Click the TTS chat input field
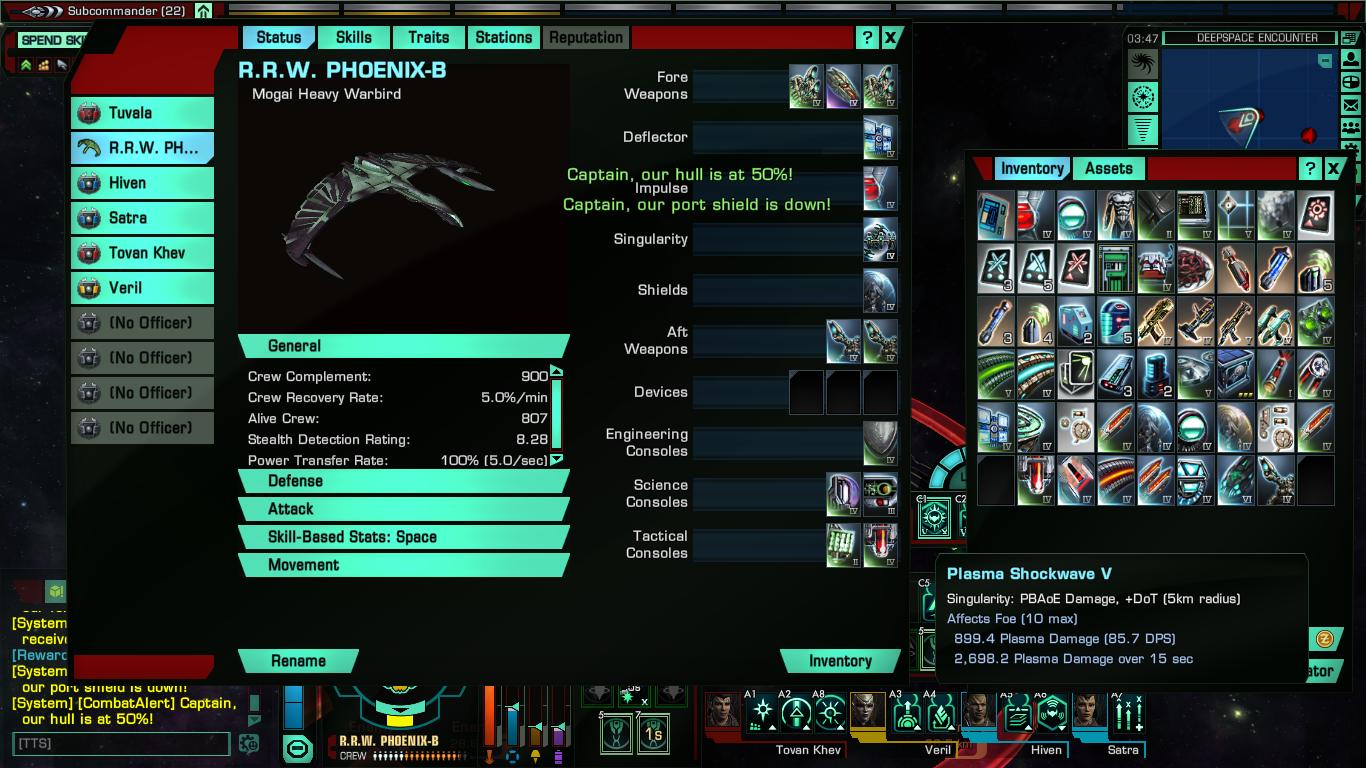This screenshot has height=768, width=1366. click(120, 744)
